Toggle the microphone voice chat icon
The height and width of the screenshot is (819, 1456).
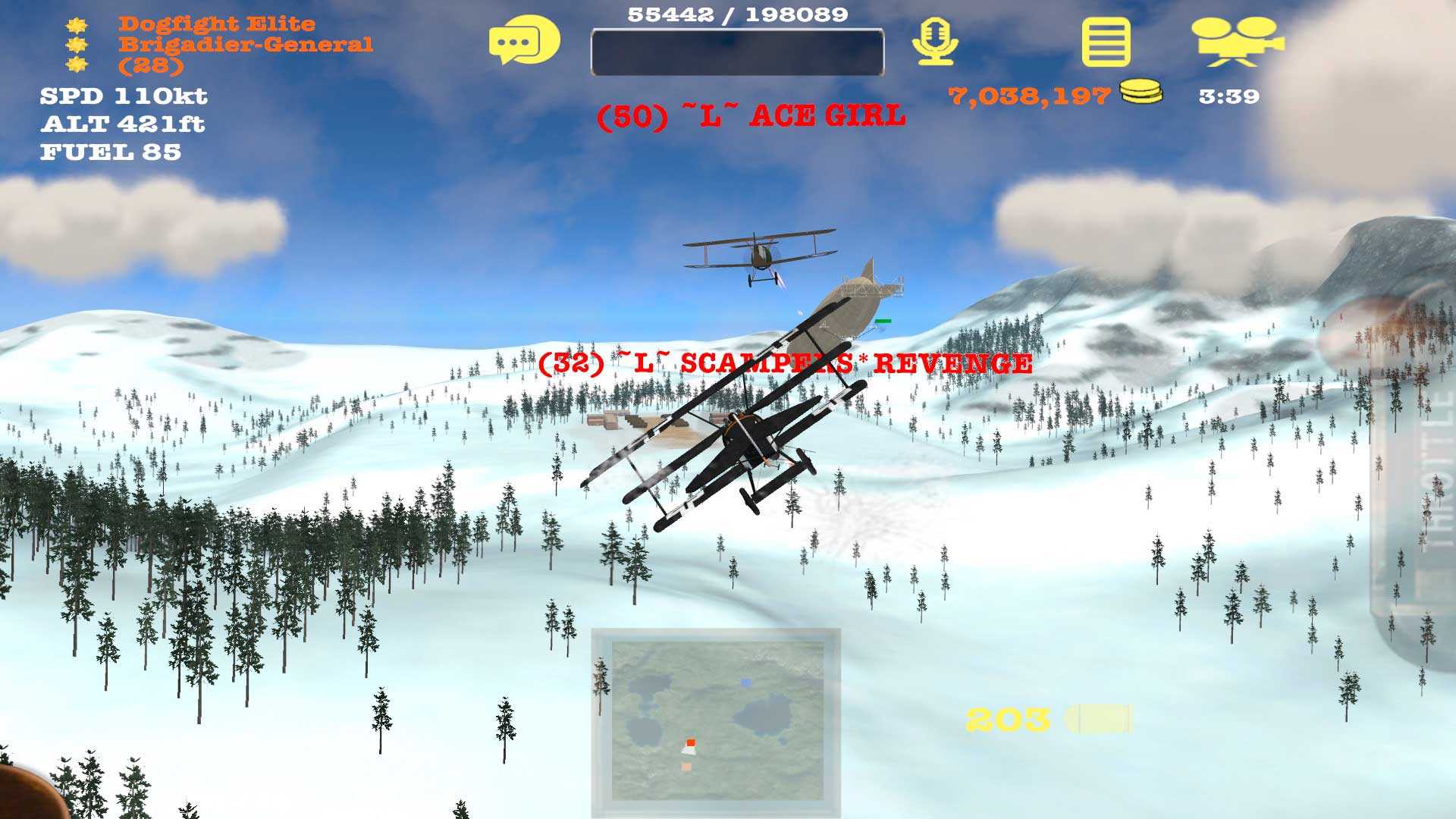point(935,42)
